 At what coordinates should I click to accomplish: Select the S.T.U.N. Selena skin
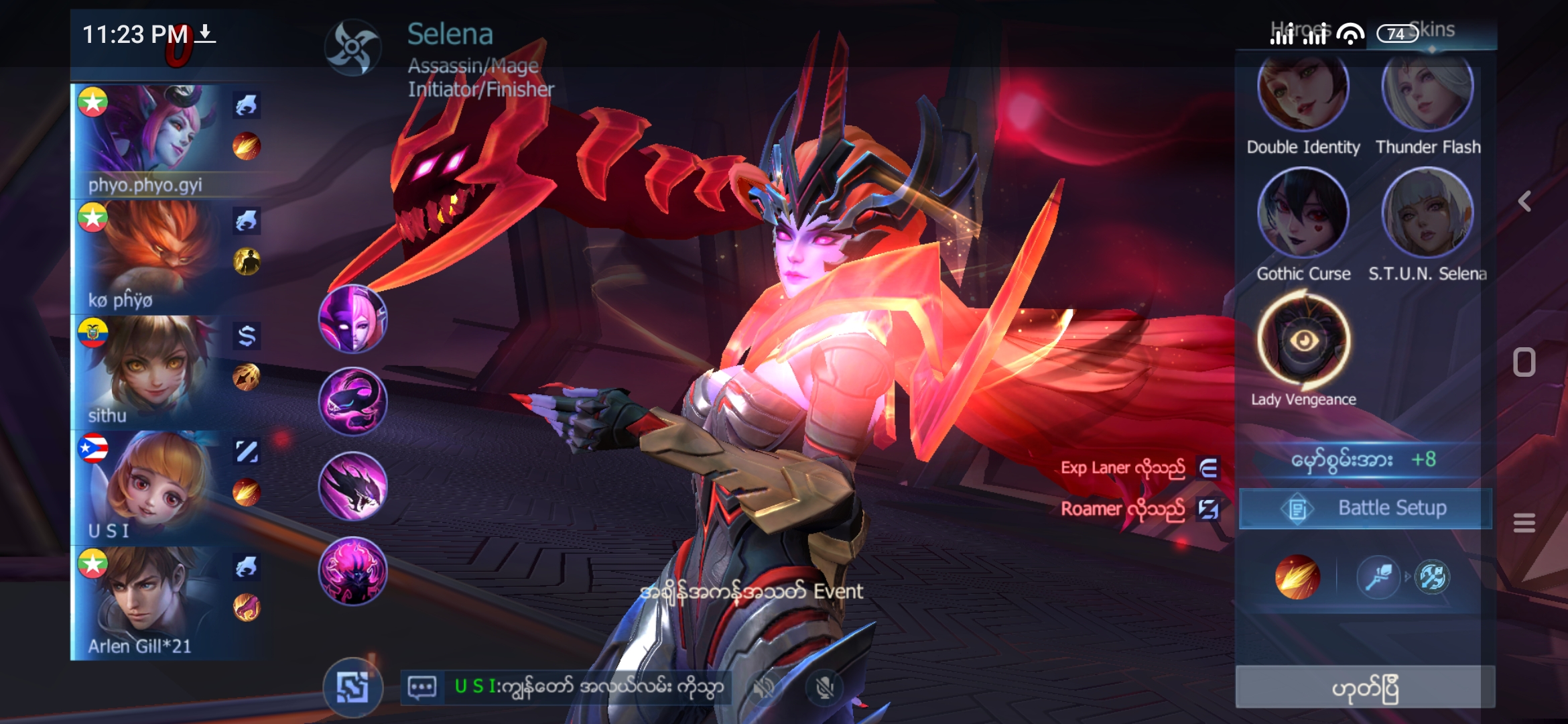point(1427,213)
